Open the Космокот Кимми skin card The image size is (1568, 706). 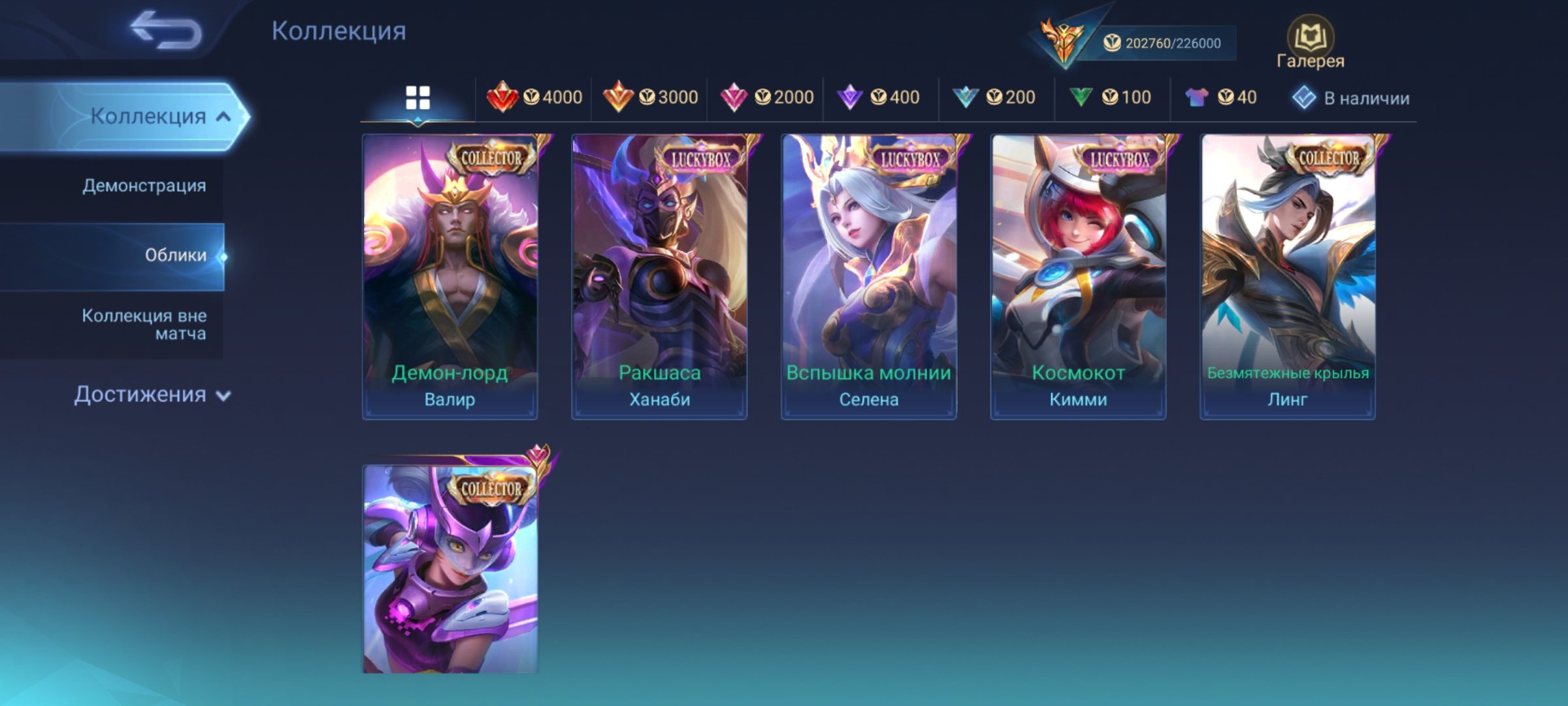(1078, 277)
